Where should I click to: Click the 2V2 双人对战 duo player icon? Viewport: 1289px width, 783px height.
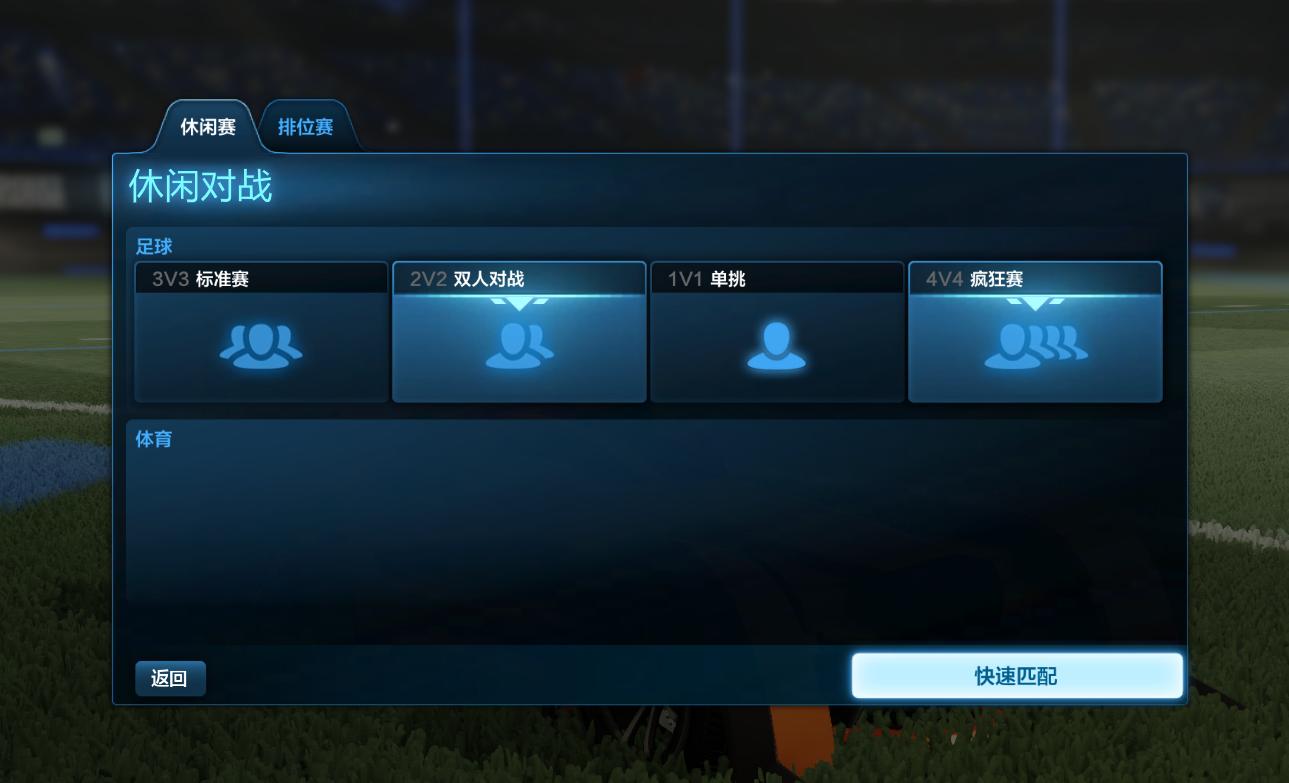click(518, 347)
